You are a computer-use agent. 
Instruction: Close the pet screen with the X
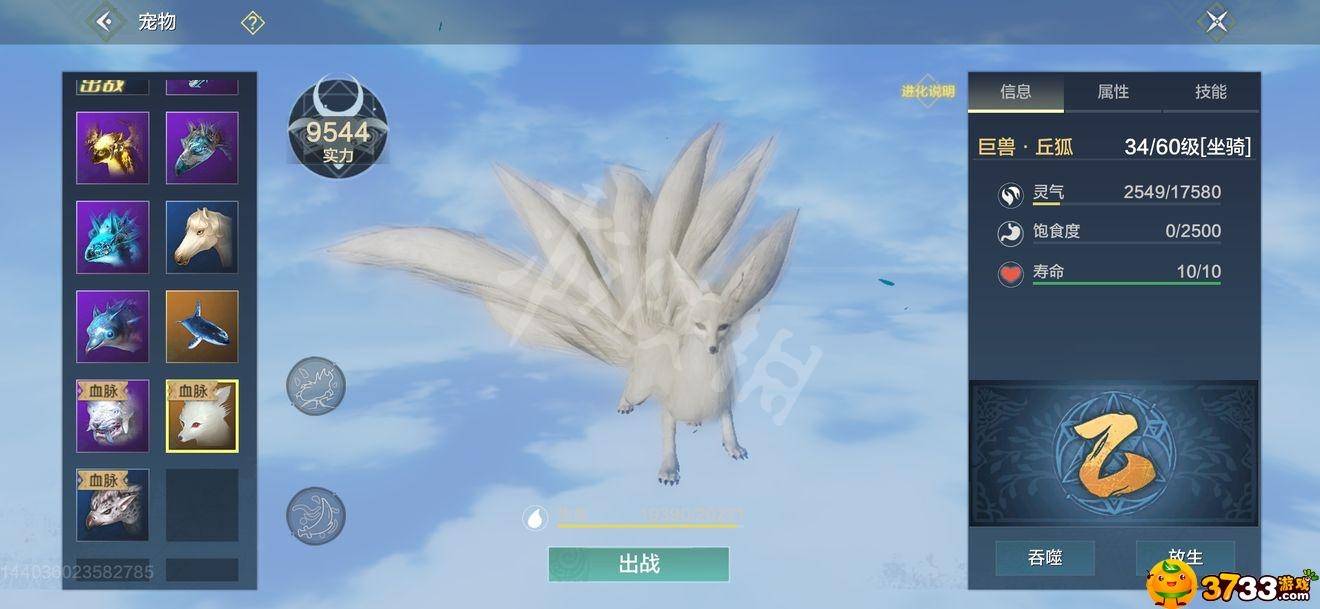pos(1216,21)
